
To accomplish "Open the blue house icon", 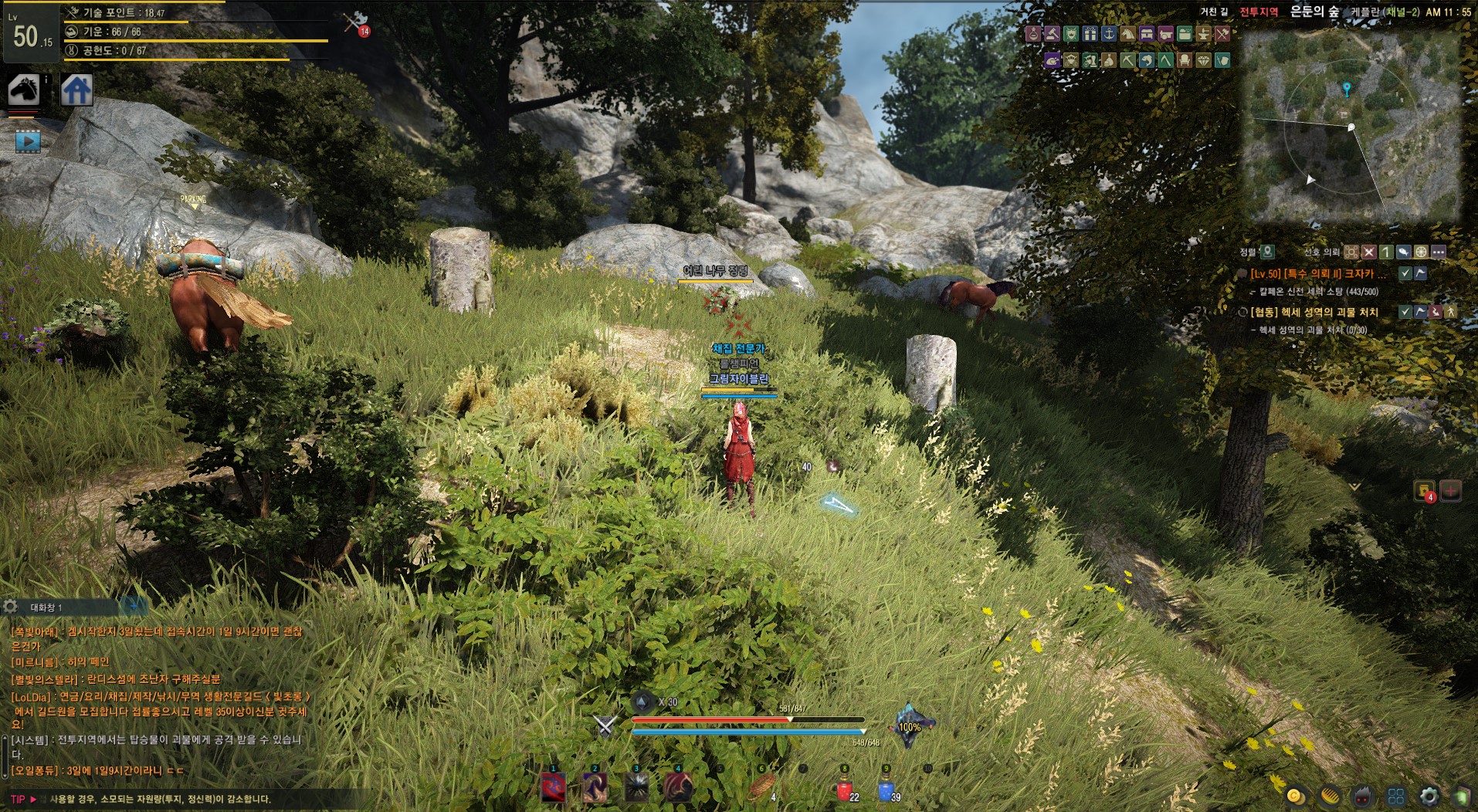I will click(77, 90).
